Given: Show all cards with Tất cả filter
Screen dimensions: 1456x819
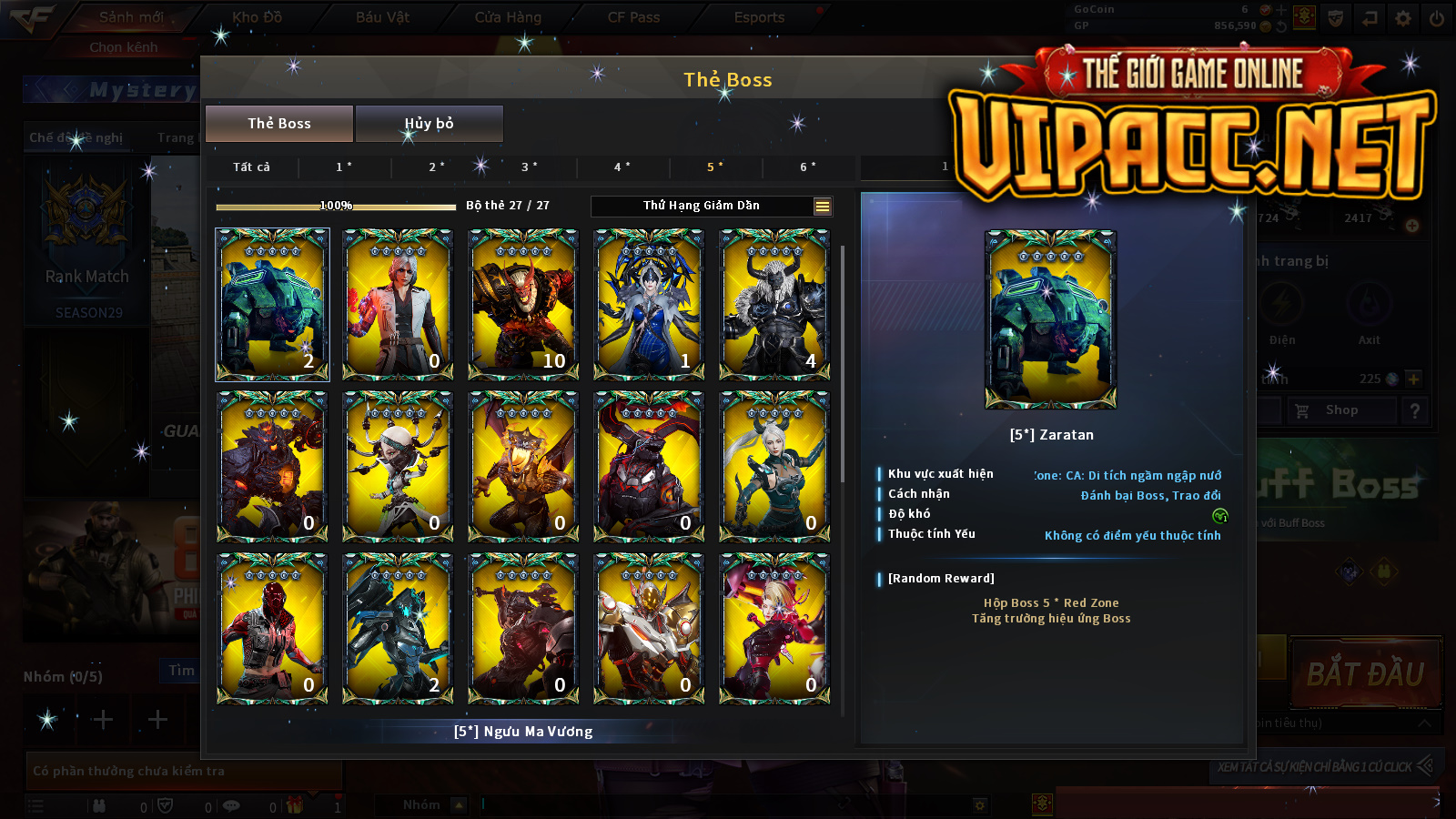Looking at the screenshot, I should [x=251, y=167].
